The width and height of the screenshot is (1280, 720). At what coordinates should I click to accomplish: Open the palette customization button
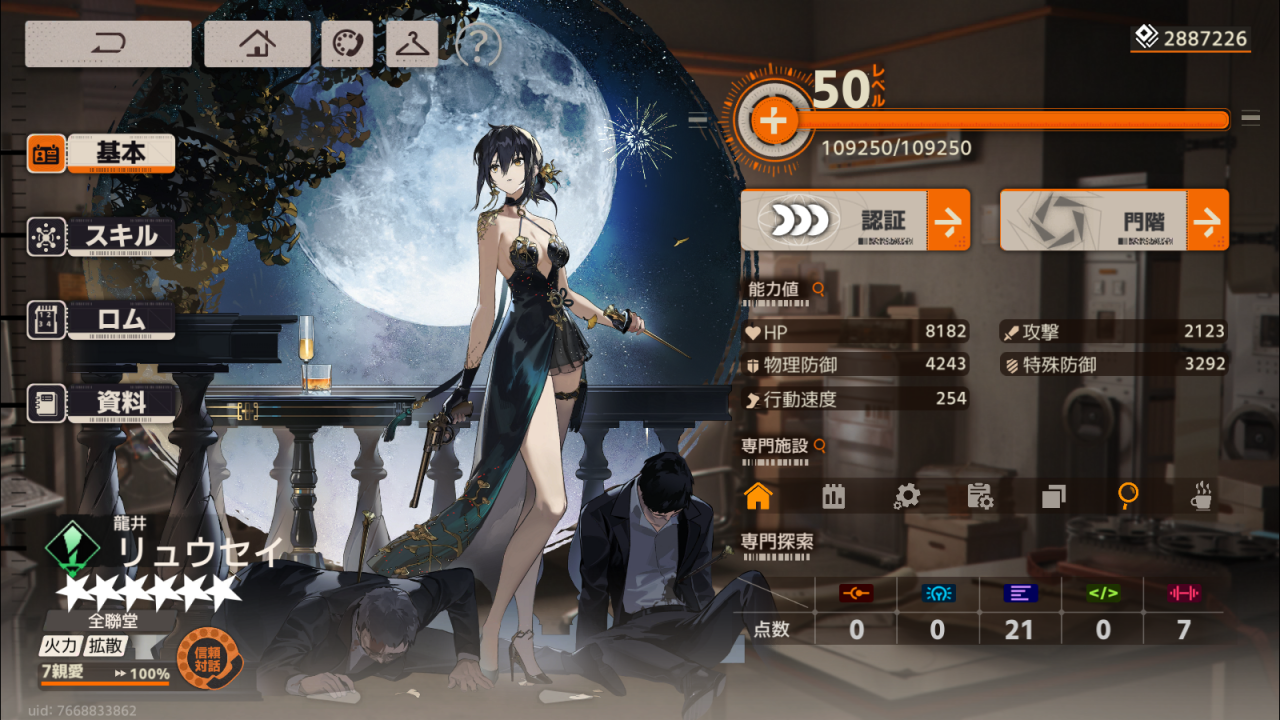click(347, 44)
